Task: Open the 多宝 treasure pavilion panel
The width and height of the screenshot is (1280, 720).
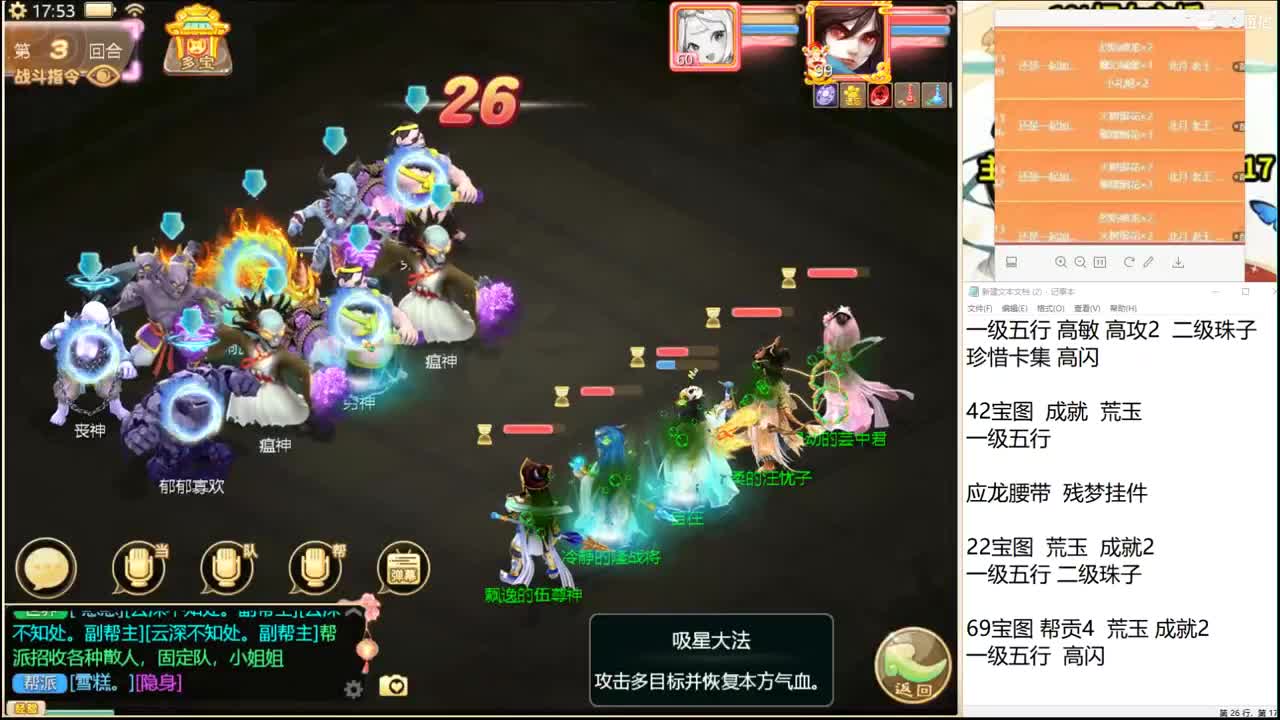Action: [196, 42]
